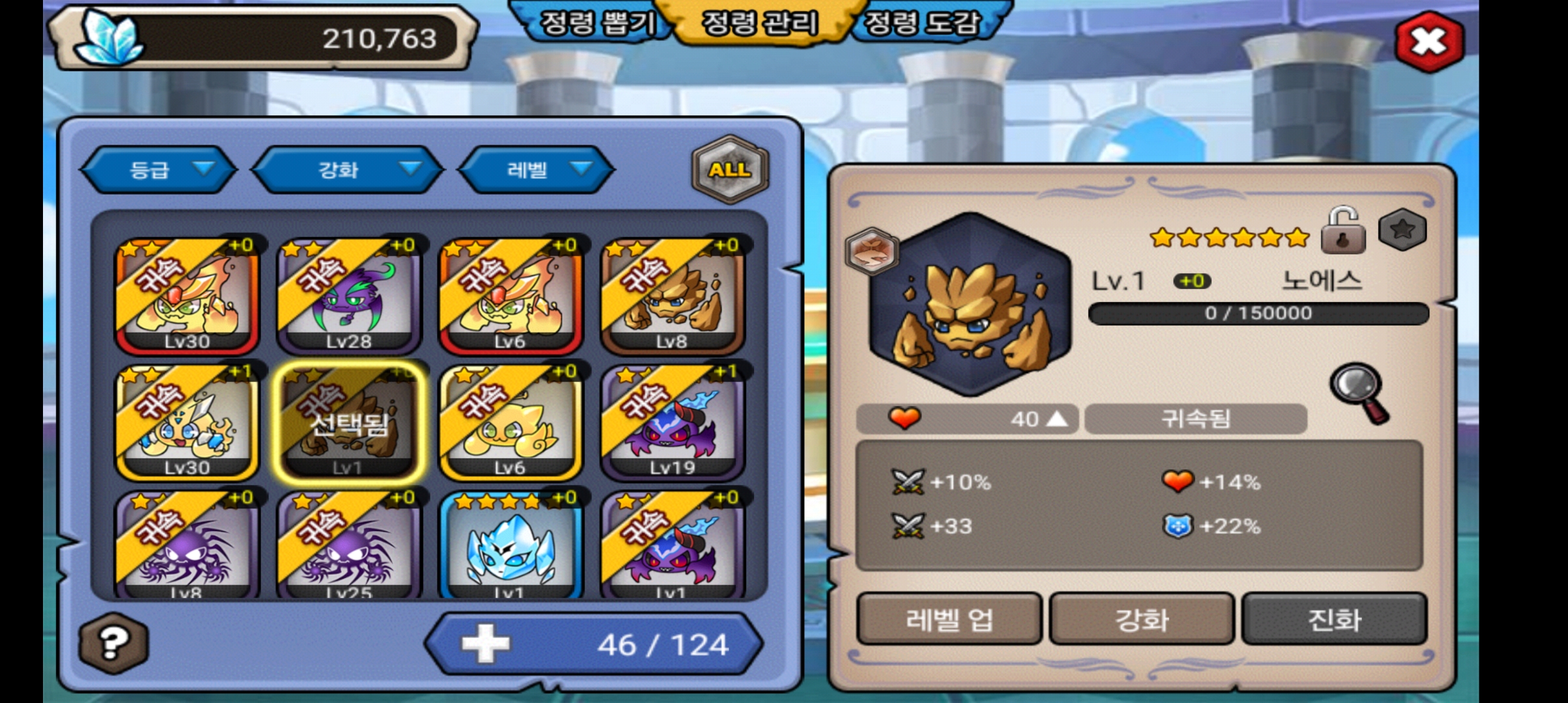1568x703 pixels.
Task: Expand spirit inventory with plus button
Action: click(x=485, y=644)
